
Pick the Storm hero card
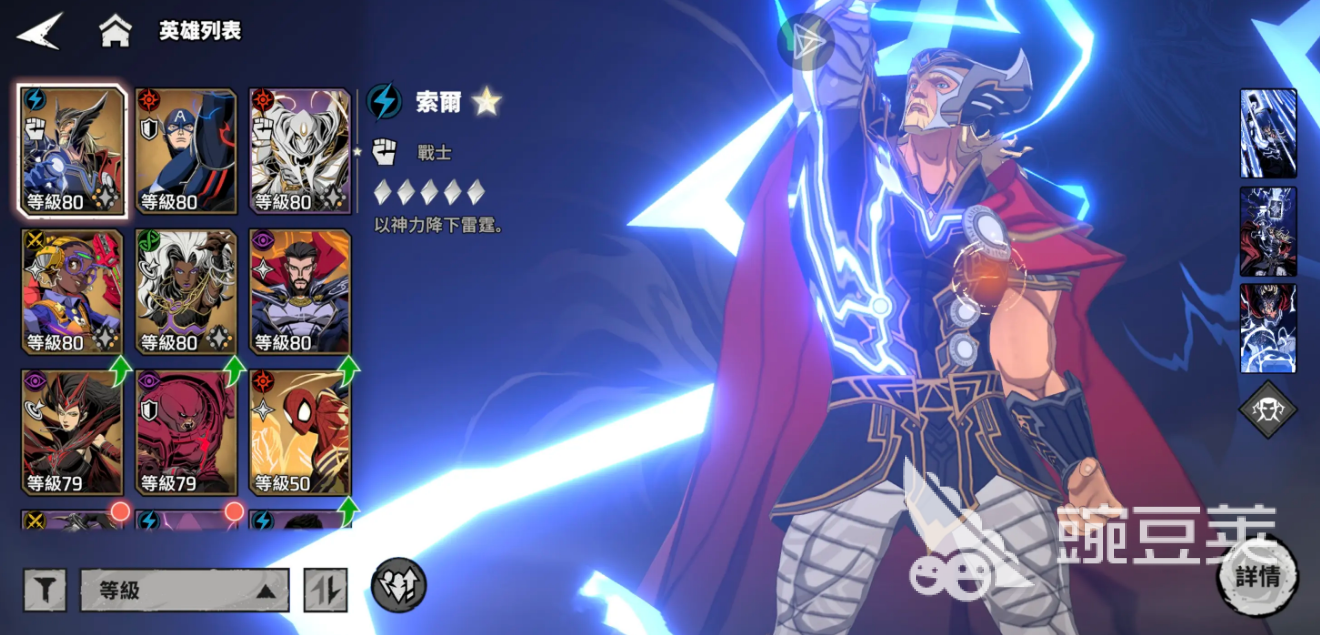click(186, 292)
